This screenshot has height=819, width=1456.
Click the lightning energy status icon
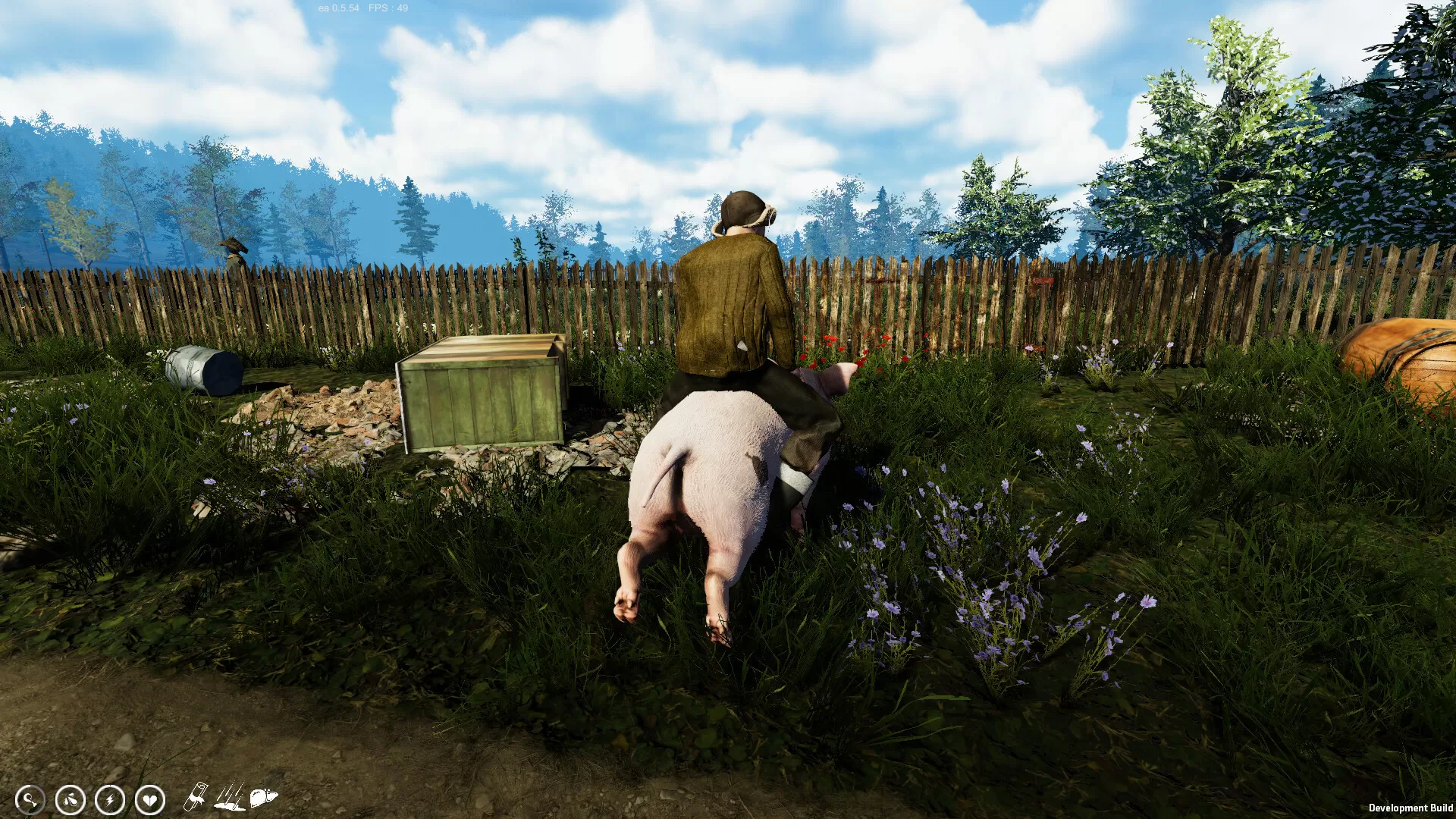point(110,799)
